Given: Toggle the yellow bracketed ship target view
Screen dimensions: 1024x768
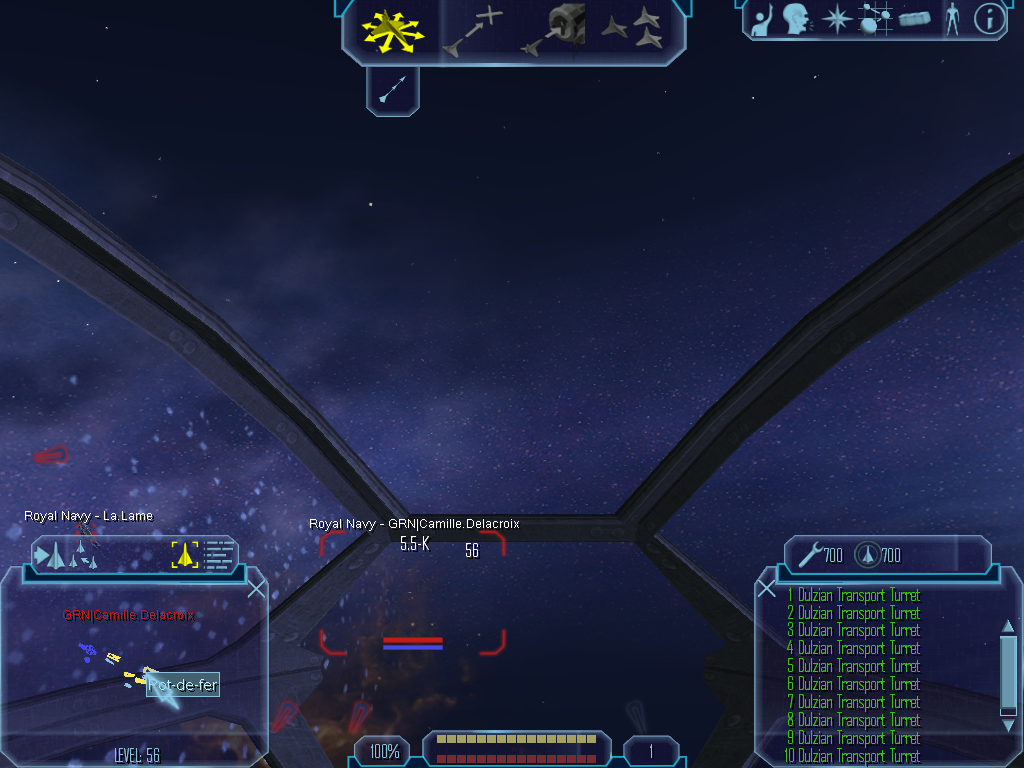Looking at the screenshot, I should tap(185, 554).
